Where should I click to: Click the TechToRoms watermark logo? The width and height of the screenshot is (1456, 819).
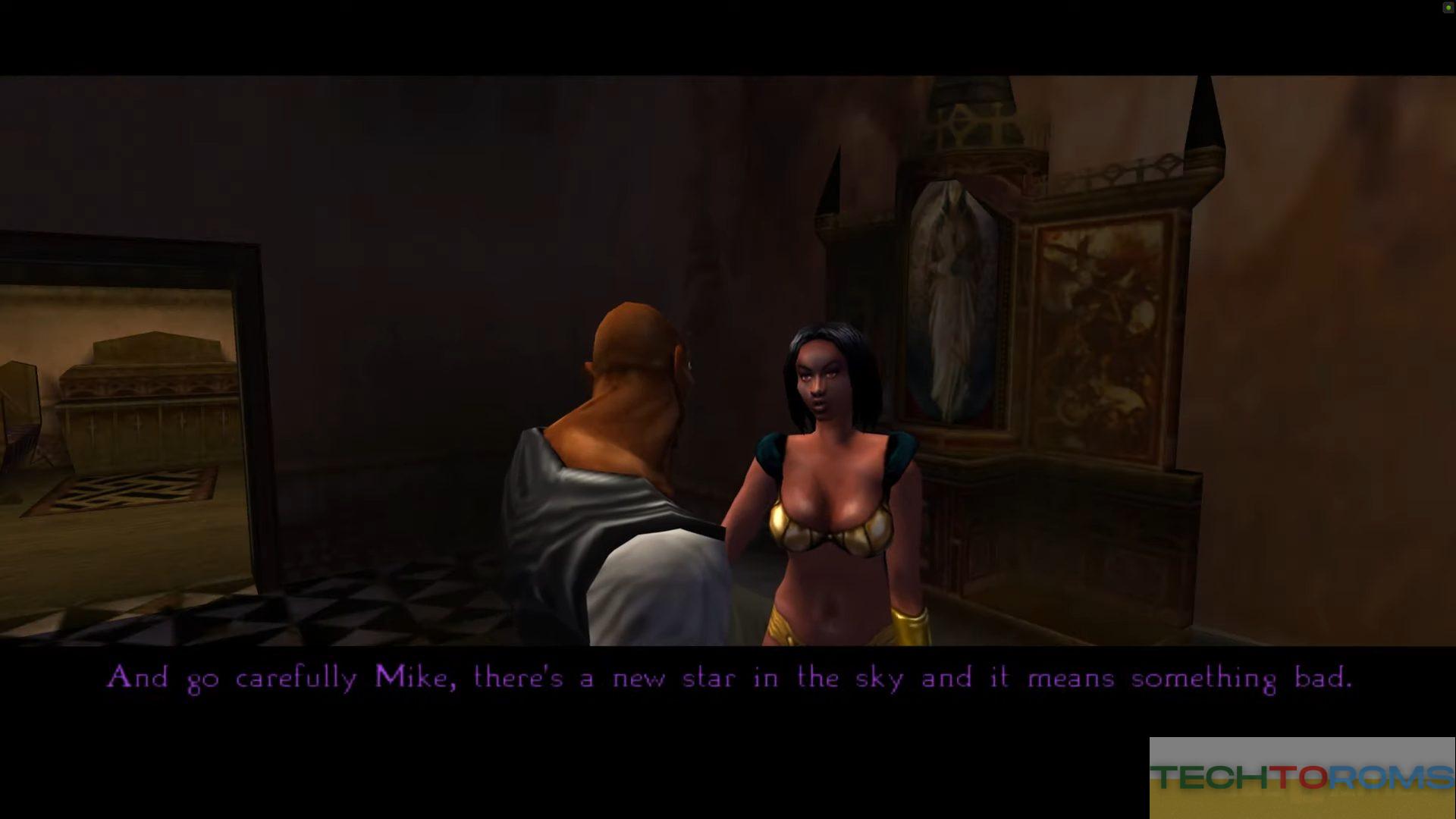point(1301,777)
